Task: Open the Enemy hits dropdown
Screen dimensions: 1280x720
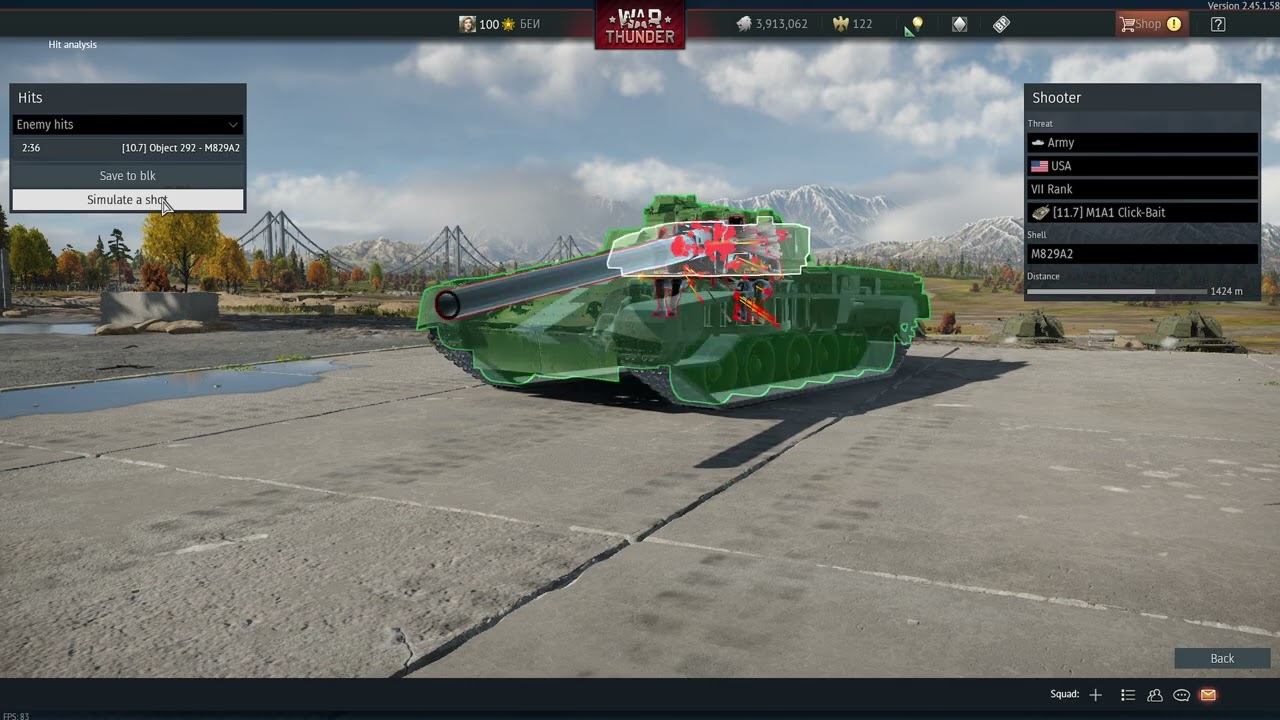Action: tap(127, 125)
